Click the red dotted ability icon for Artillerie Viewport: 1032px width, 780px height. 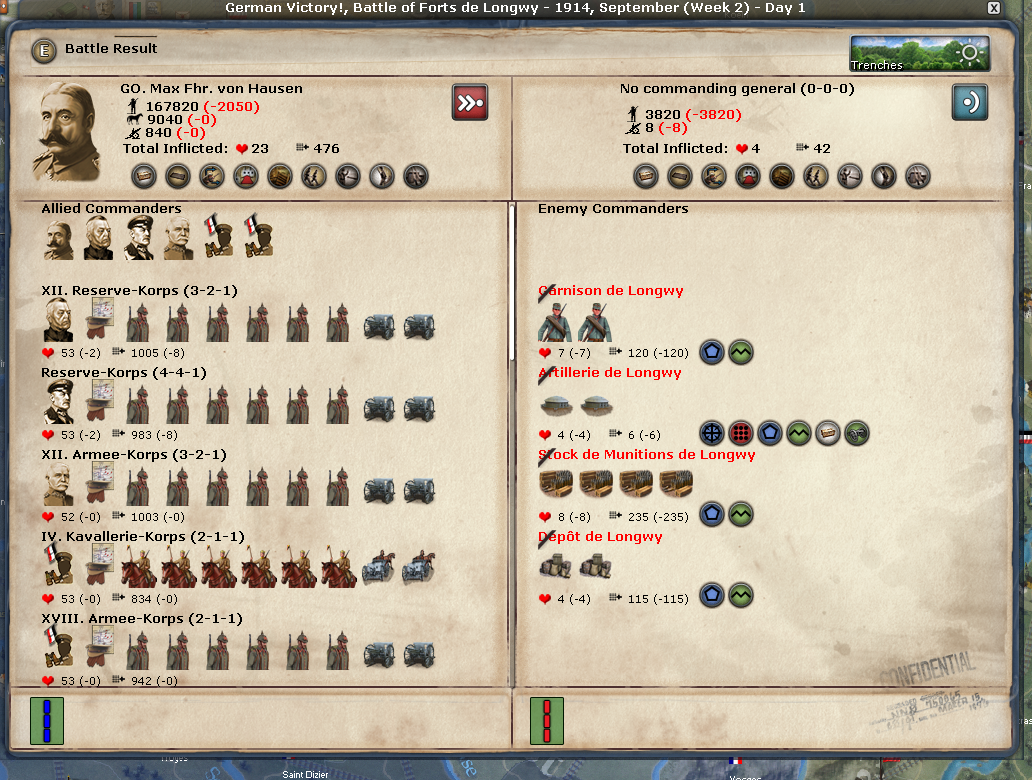741,433
